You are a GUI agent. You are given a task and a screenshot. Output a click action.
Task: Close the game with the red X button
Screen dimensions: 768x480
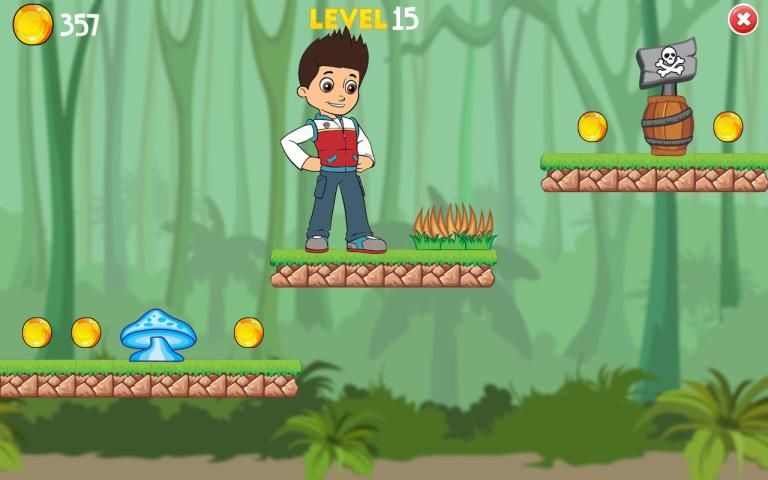(x=742, y=19)
